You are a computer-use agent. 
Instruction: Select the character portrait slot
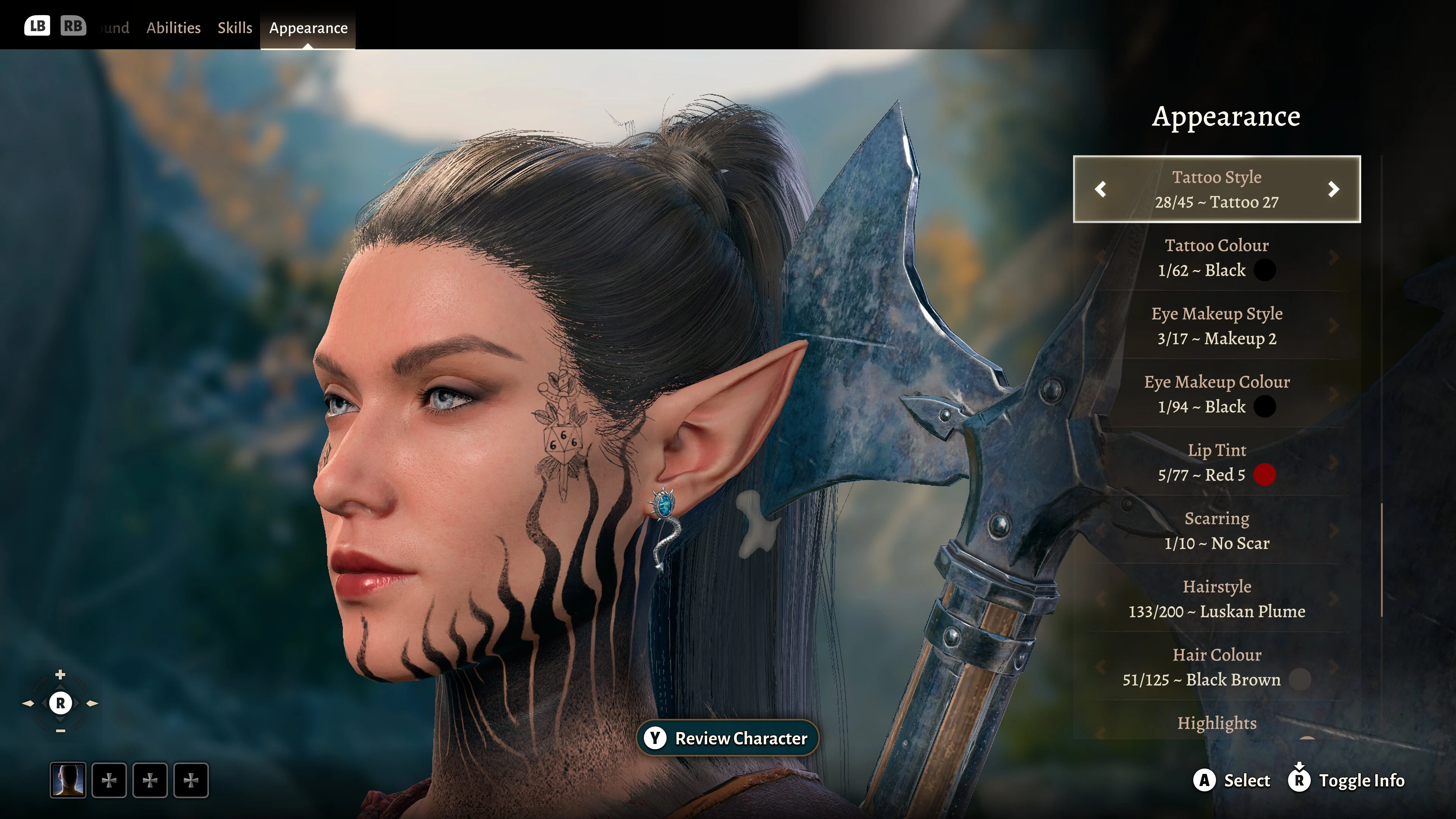pos(68,780)
